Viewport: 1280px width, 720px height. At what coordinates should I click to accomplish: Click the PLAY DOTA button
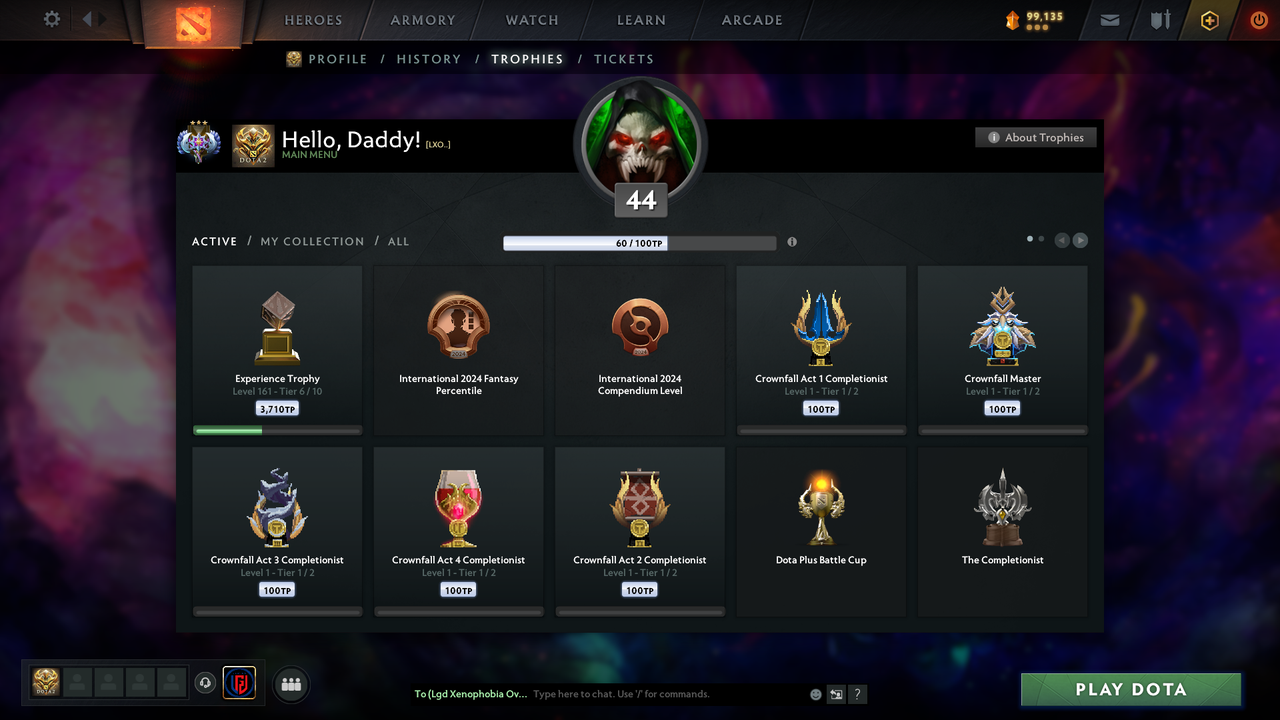[1130, 689]
